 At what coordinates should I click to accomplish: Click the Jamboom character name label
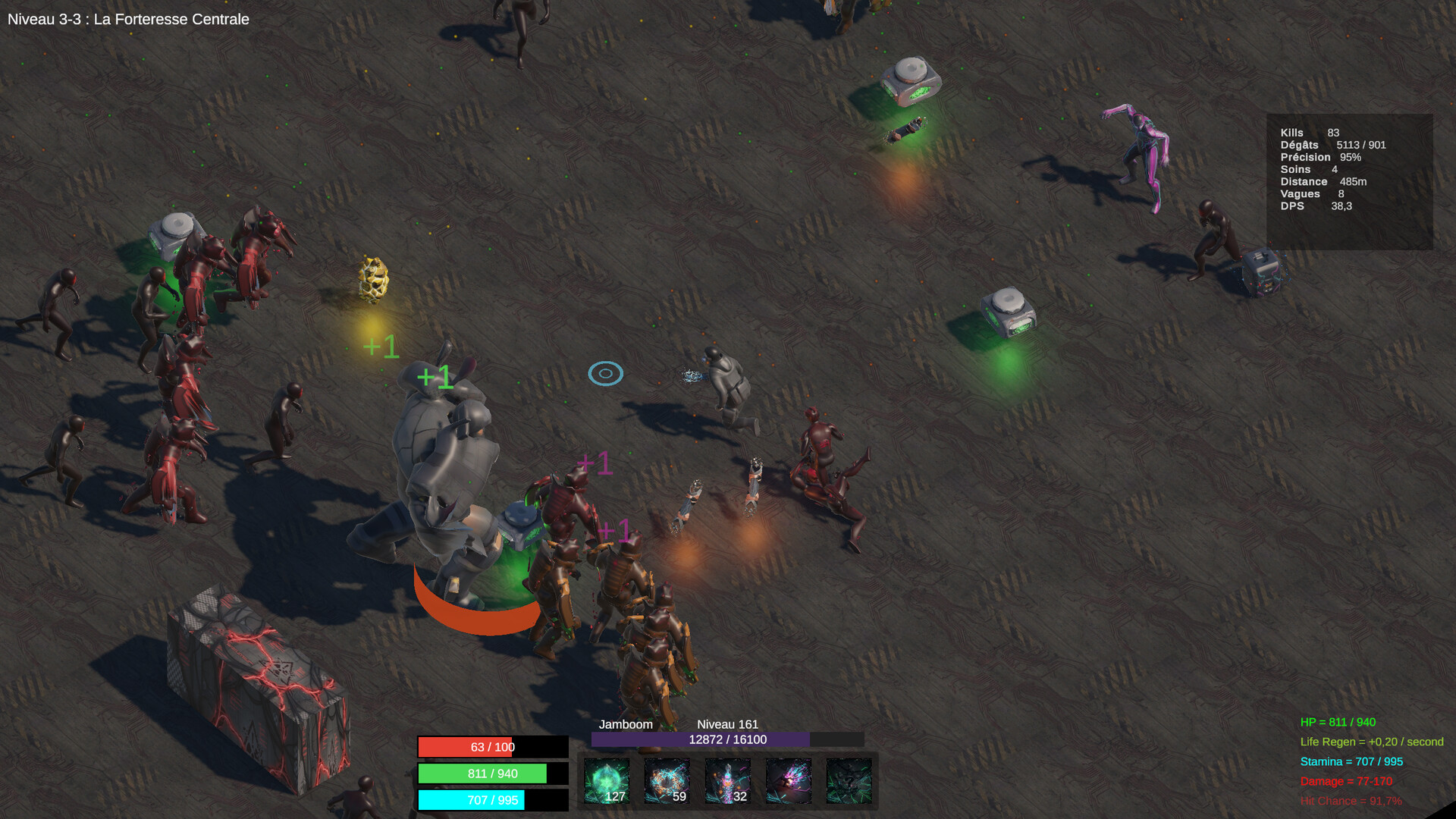coord(626,724)
